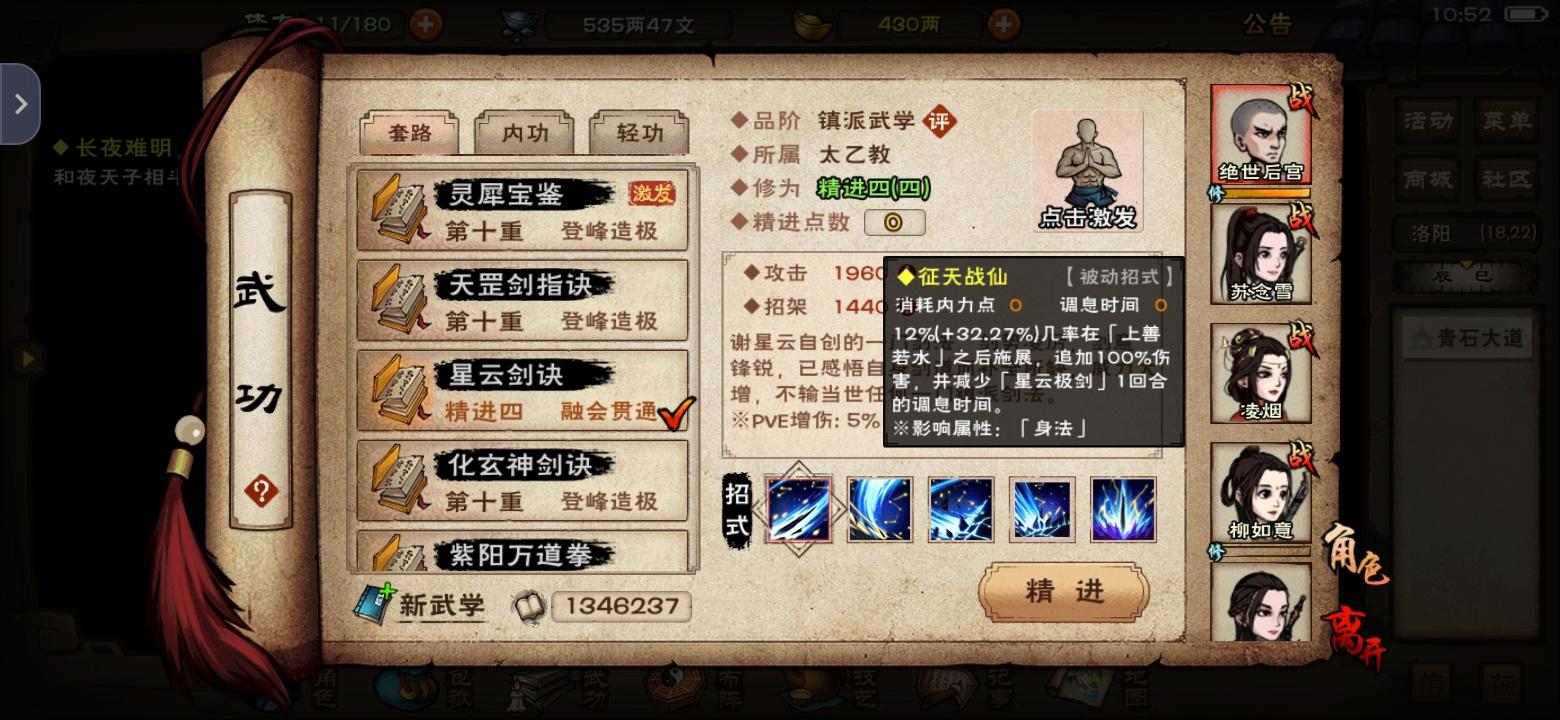Click the yellow arrow above 辰巳 time bar
This screenshot has width=1560, height=720.
(1466, 265)
